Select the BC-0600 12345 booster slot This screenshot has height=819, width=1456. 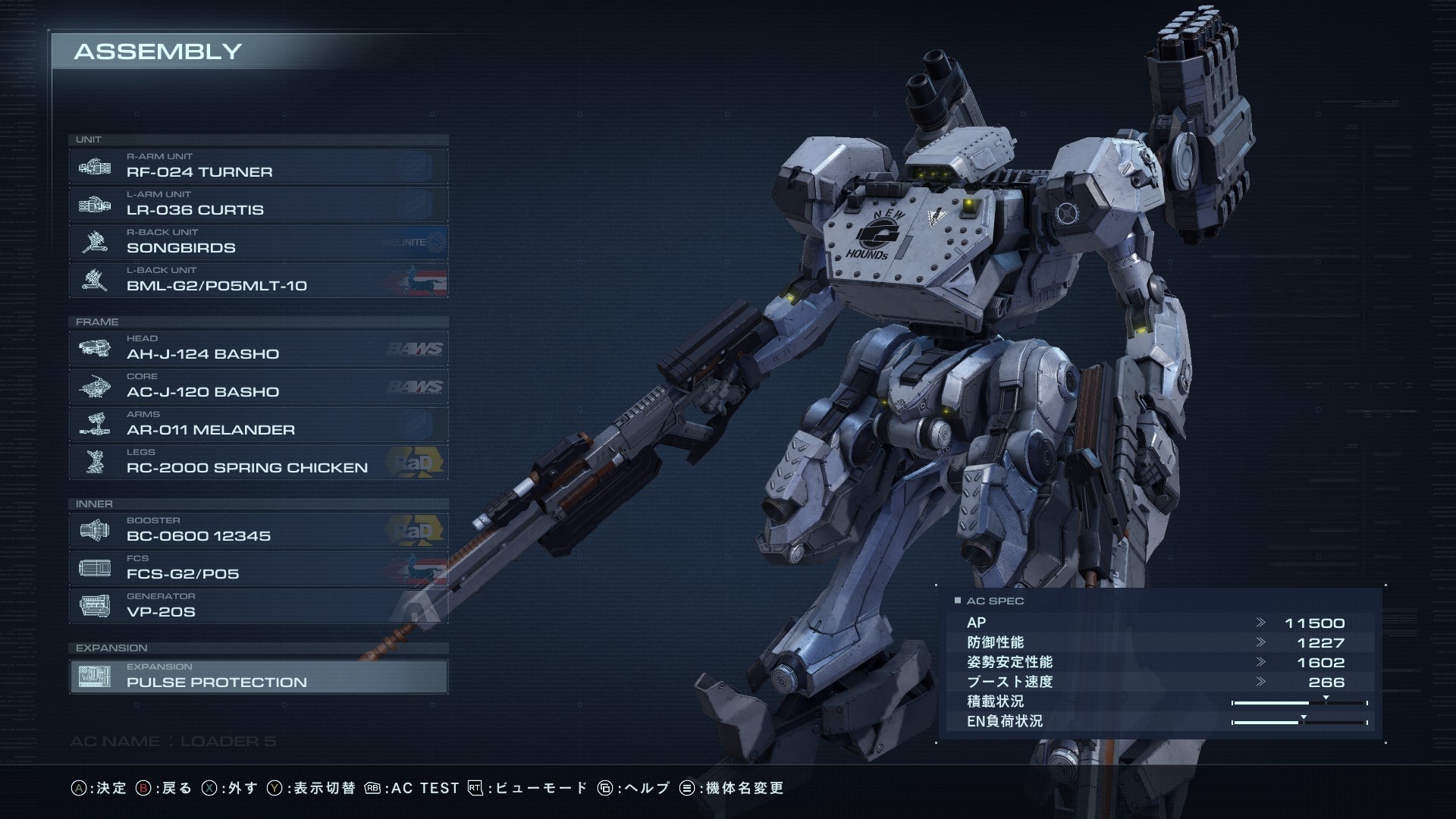coord(258,530)
